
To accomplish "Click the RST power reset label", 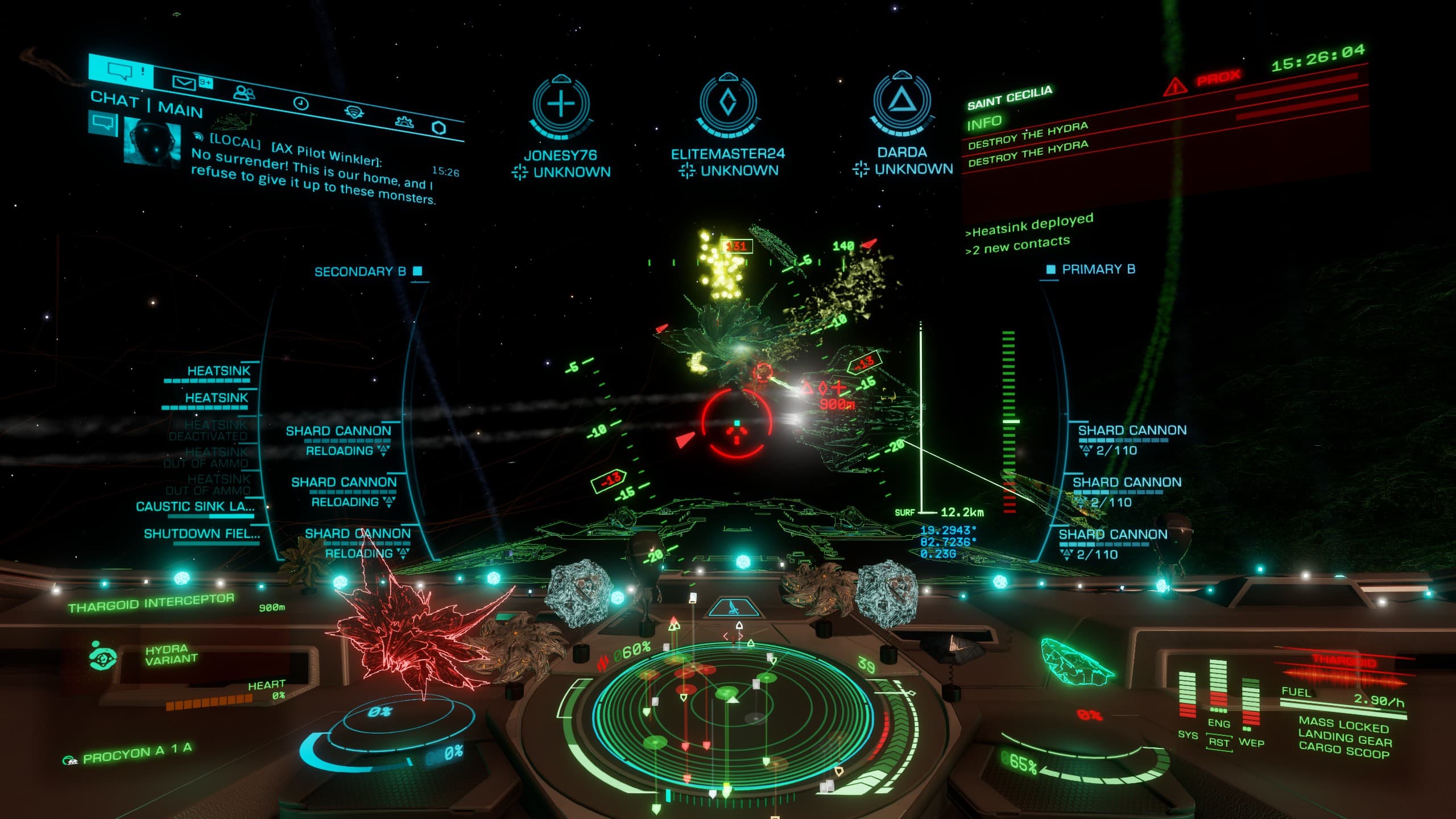I will click(x=1219, y=742).
